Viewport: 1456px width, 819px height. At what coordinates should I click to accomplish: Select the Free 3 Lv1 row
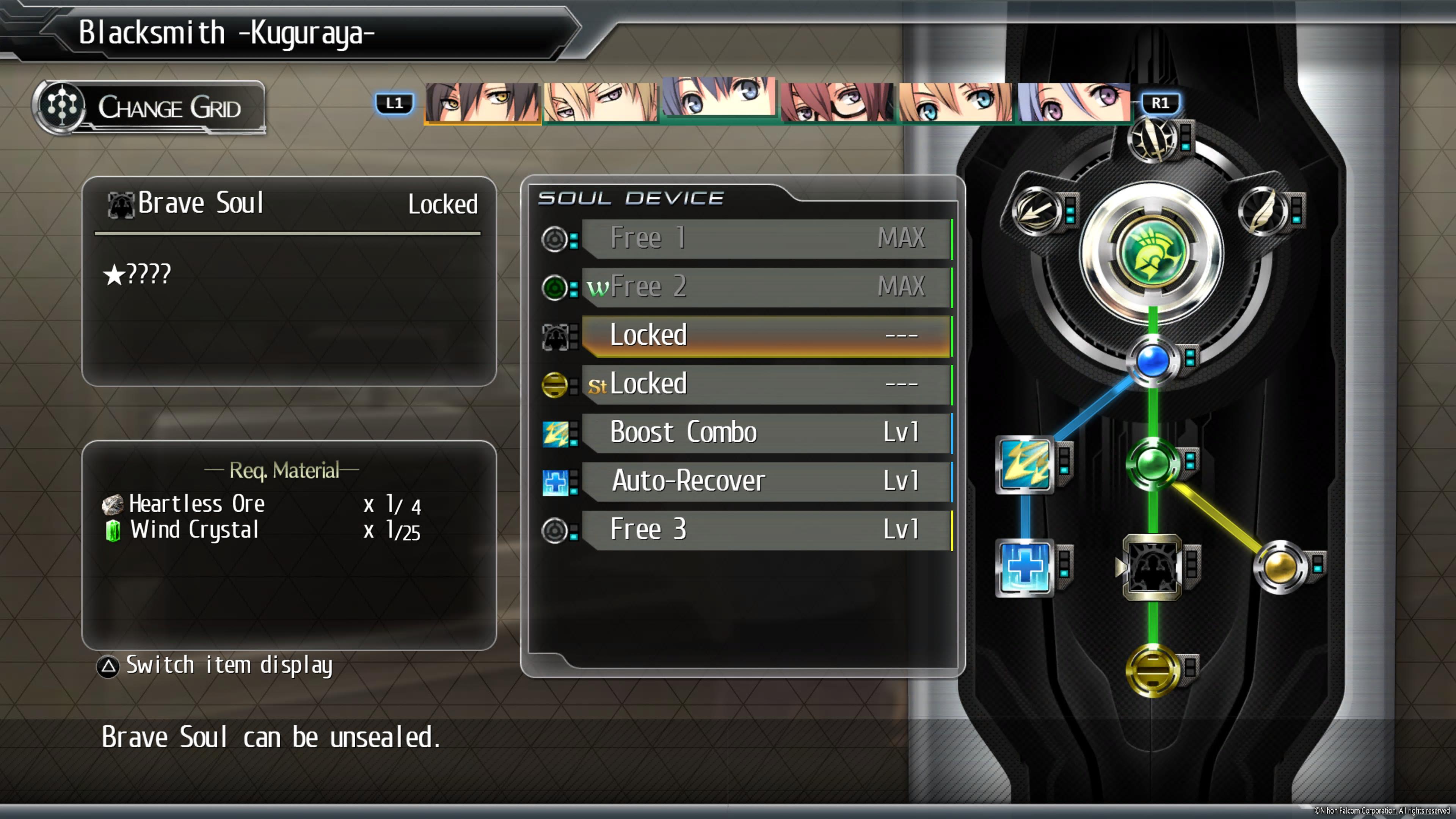(x=766, y=530)
